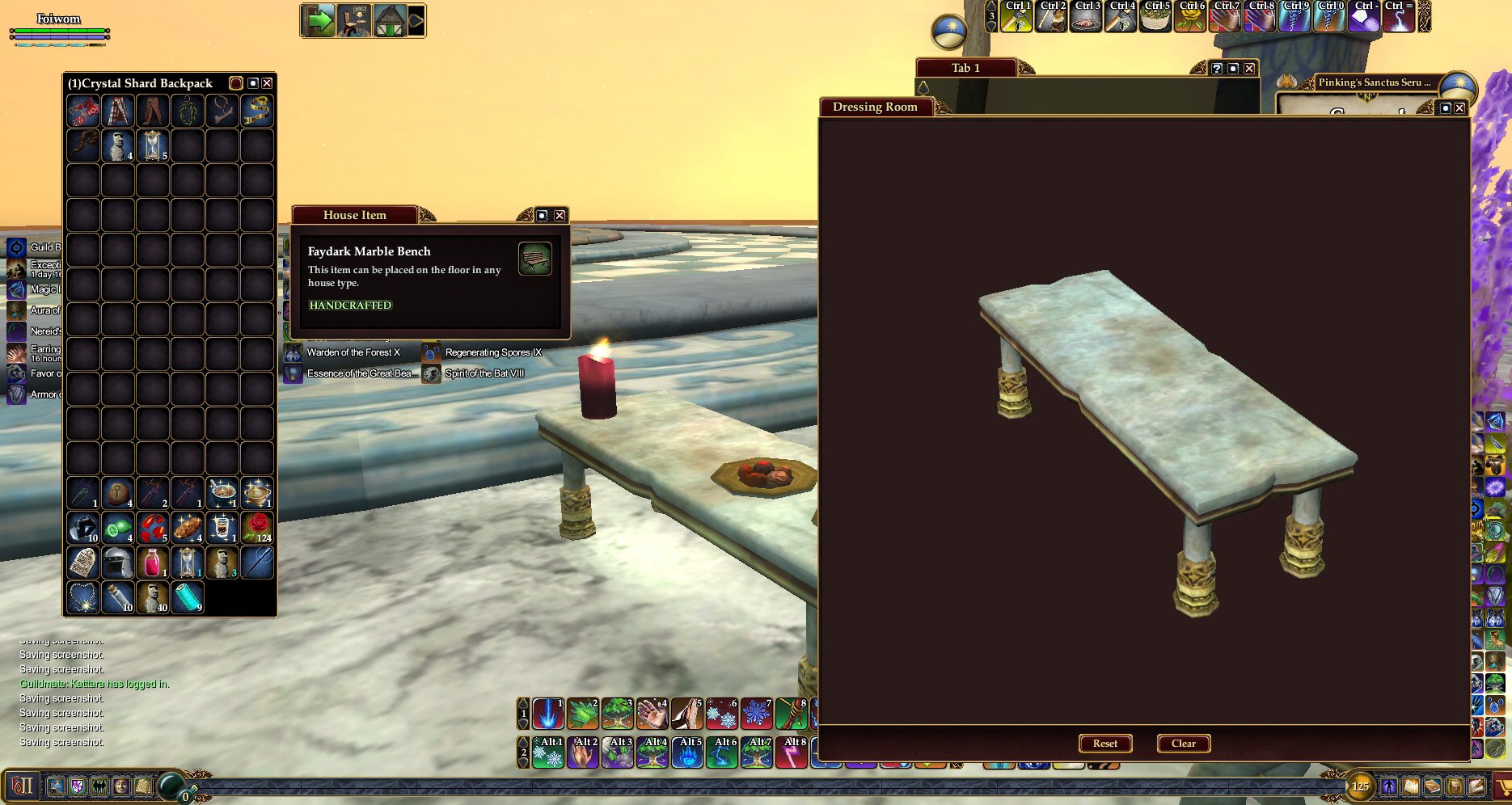The height and width of the screenshot is (805, 1512).
Task: Select the yellow measuring tape item
Action: pos(257,111)
